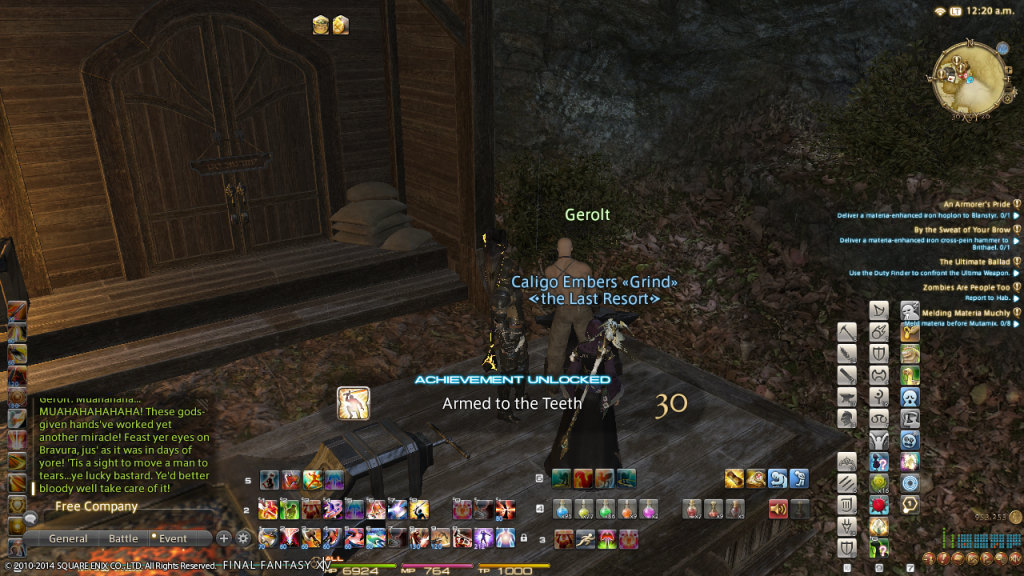Click the red speaker sound icon
This screenshot has width=1024, height=576.
(x=777, y=508)
